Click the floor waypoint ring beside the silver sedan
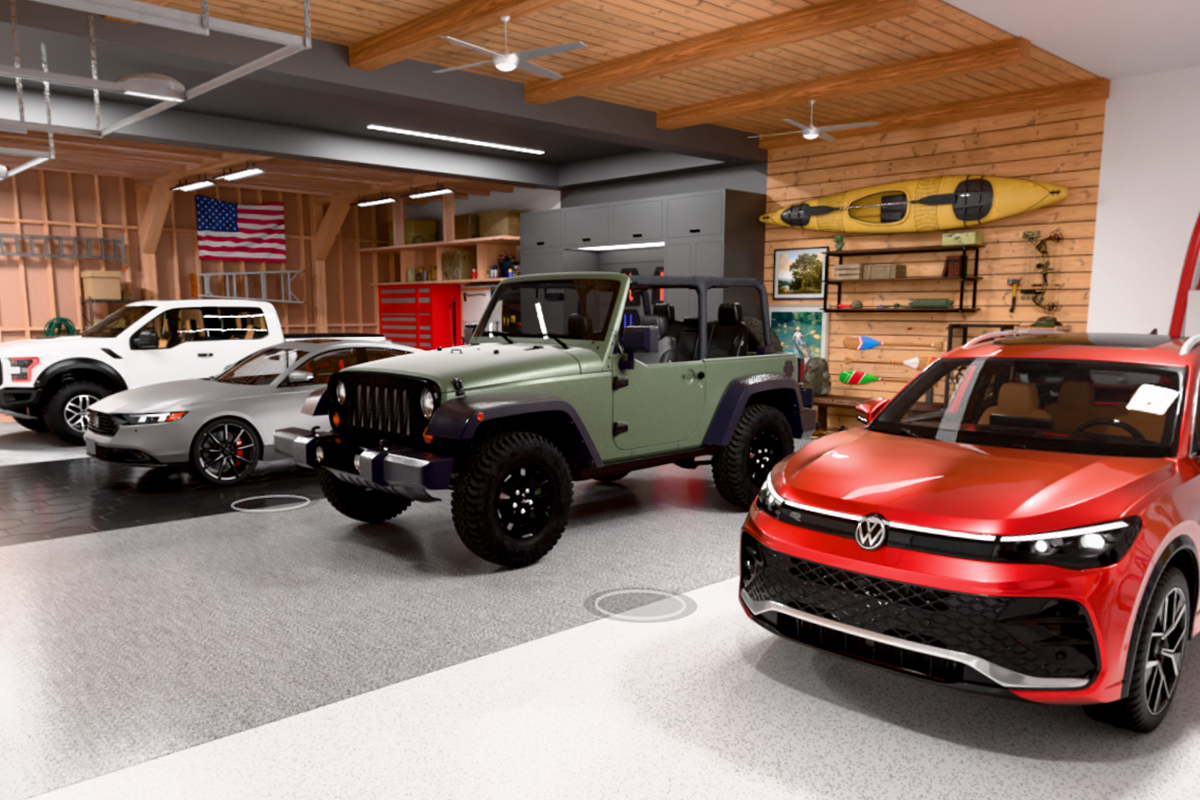1200x800 pixels. [x=270, y=503]
